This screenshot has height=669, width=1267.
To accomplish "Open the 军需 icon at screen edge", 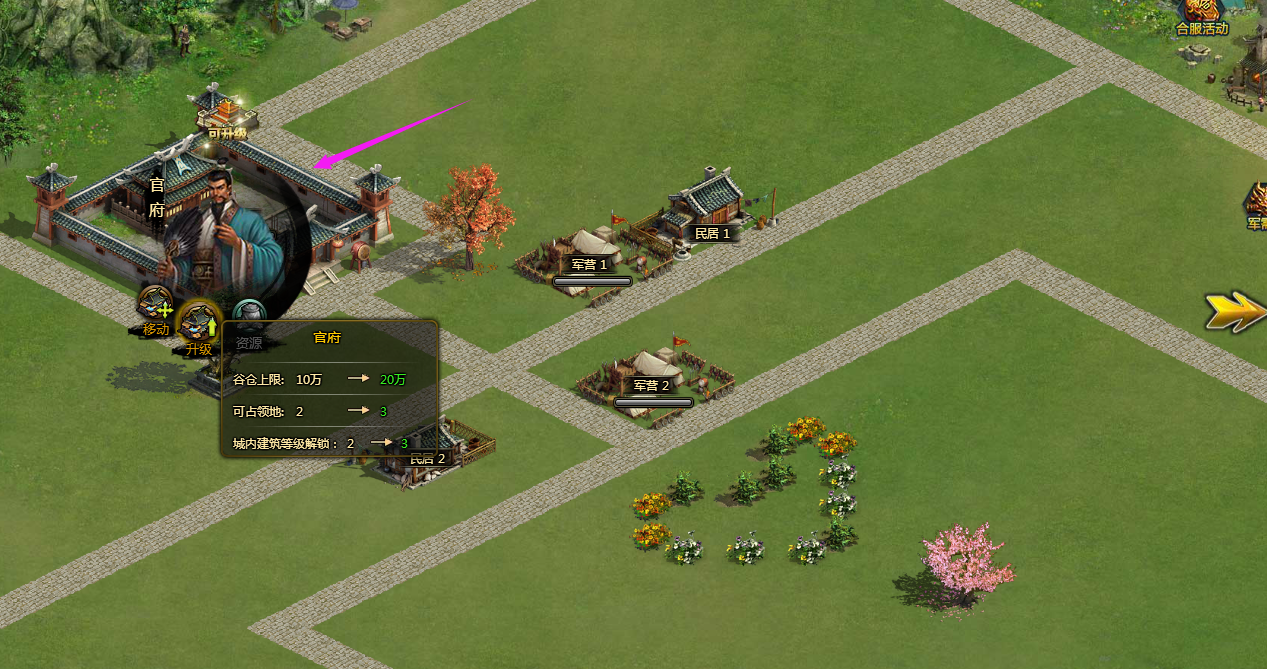I will coord(1256,205).
